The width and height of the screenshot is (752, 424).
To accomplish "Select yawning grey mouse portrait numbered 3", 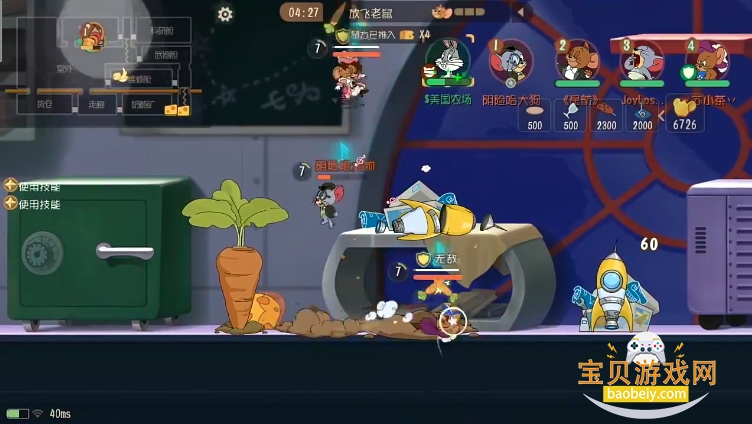I will pyautogui.click(x=640, y=61).
